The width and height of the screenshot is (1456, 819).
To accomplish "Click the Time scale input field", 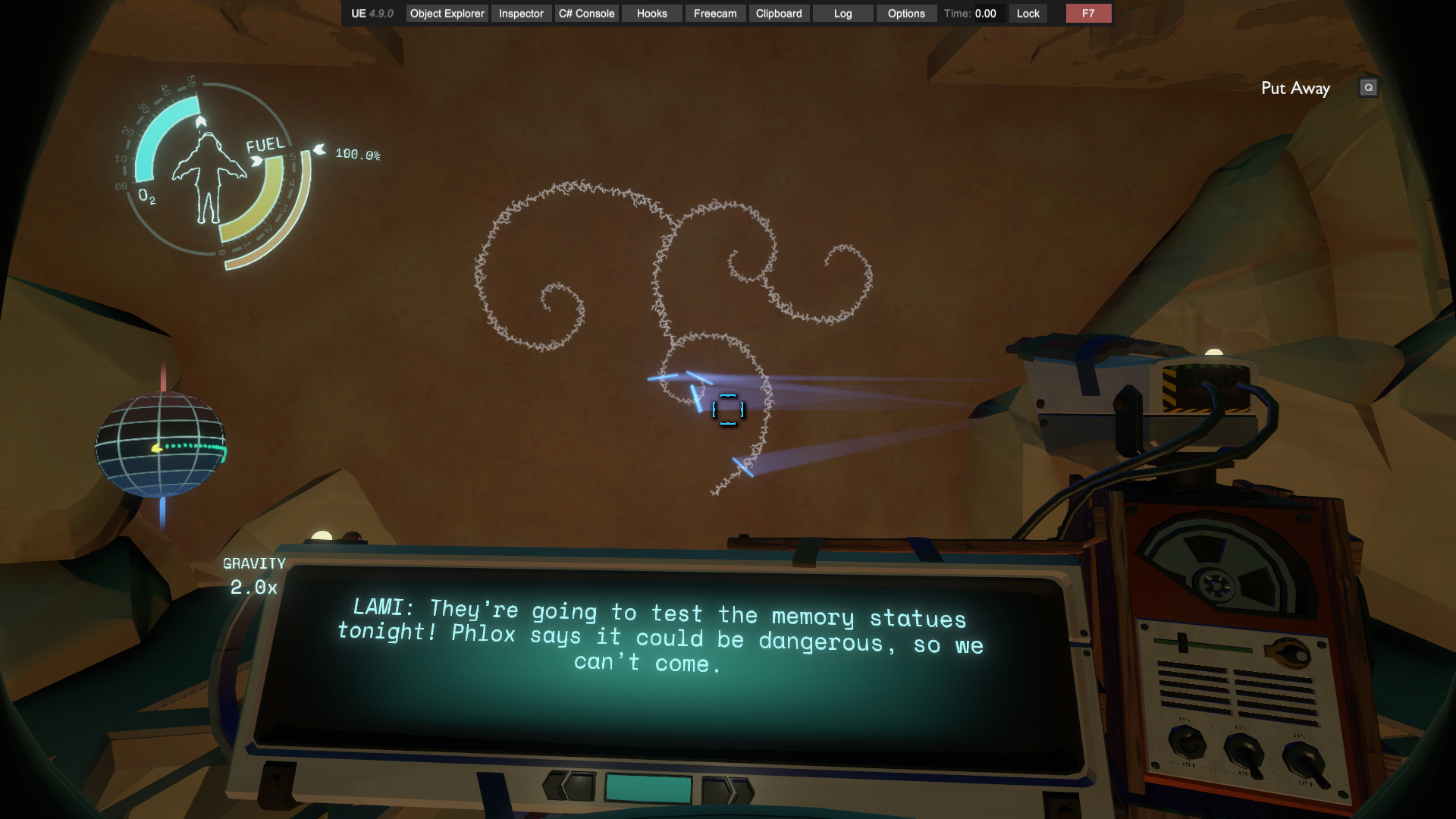I will click(x=987, y=14).
